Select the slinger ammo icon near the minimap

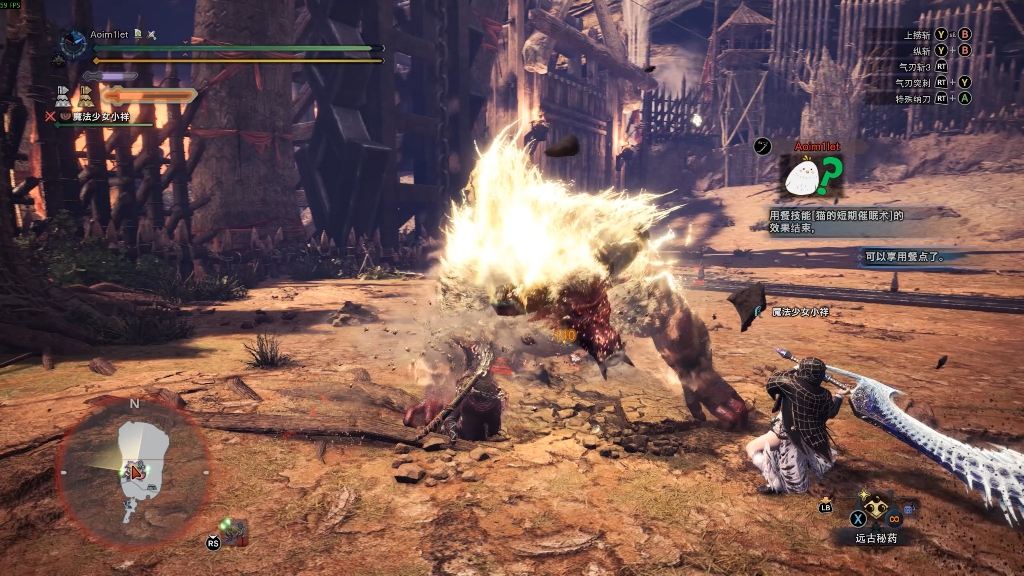point(233,531)
